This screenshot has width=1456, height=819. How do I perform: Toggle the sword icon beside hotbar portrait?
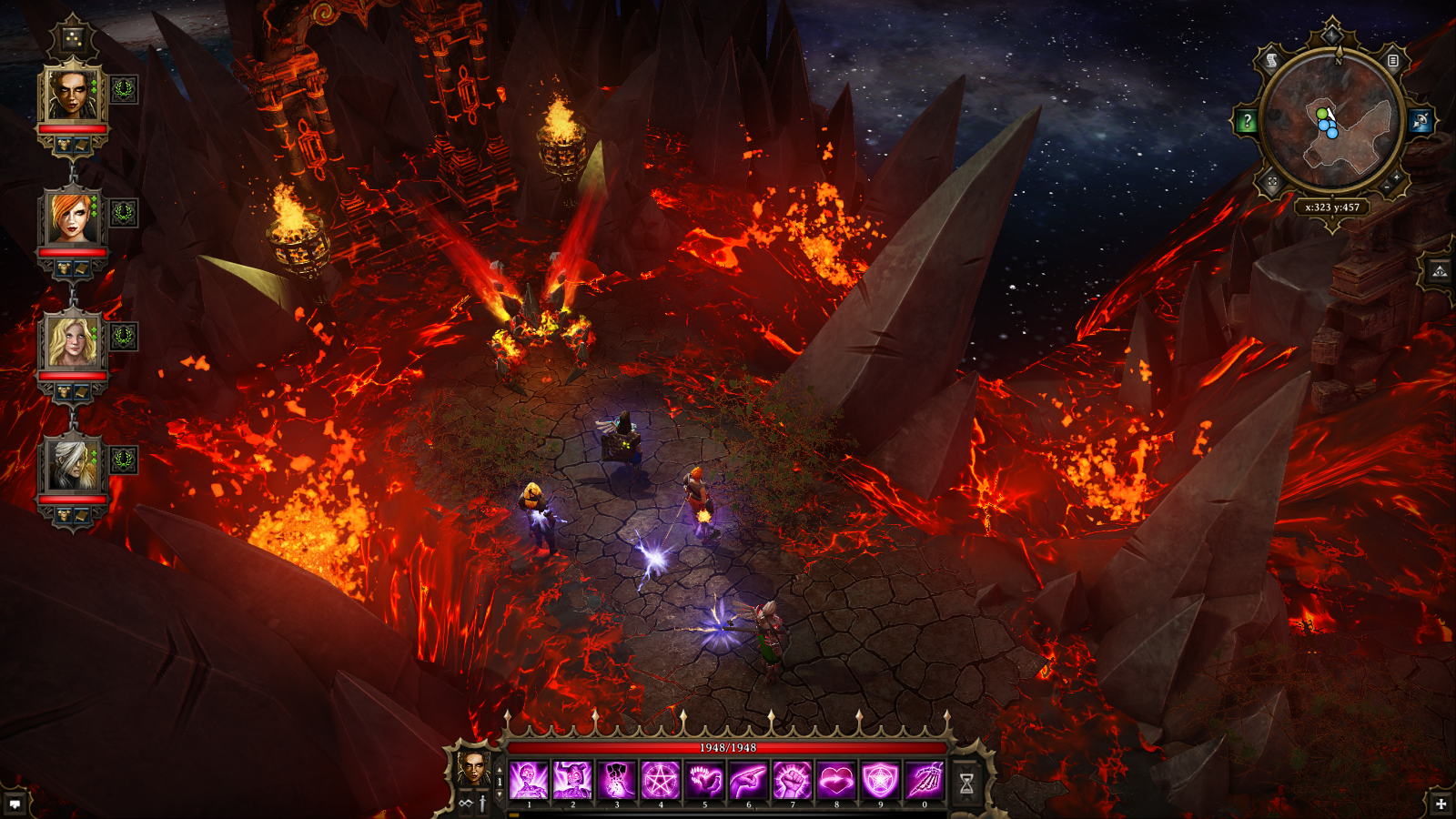[x=482, y=804]
